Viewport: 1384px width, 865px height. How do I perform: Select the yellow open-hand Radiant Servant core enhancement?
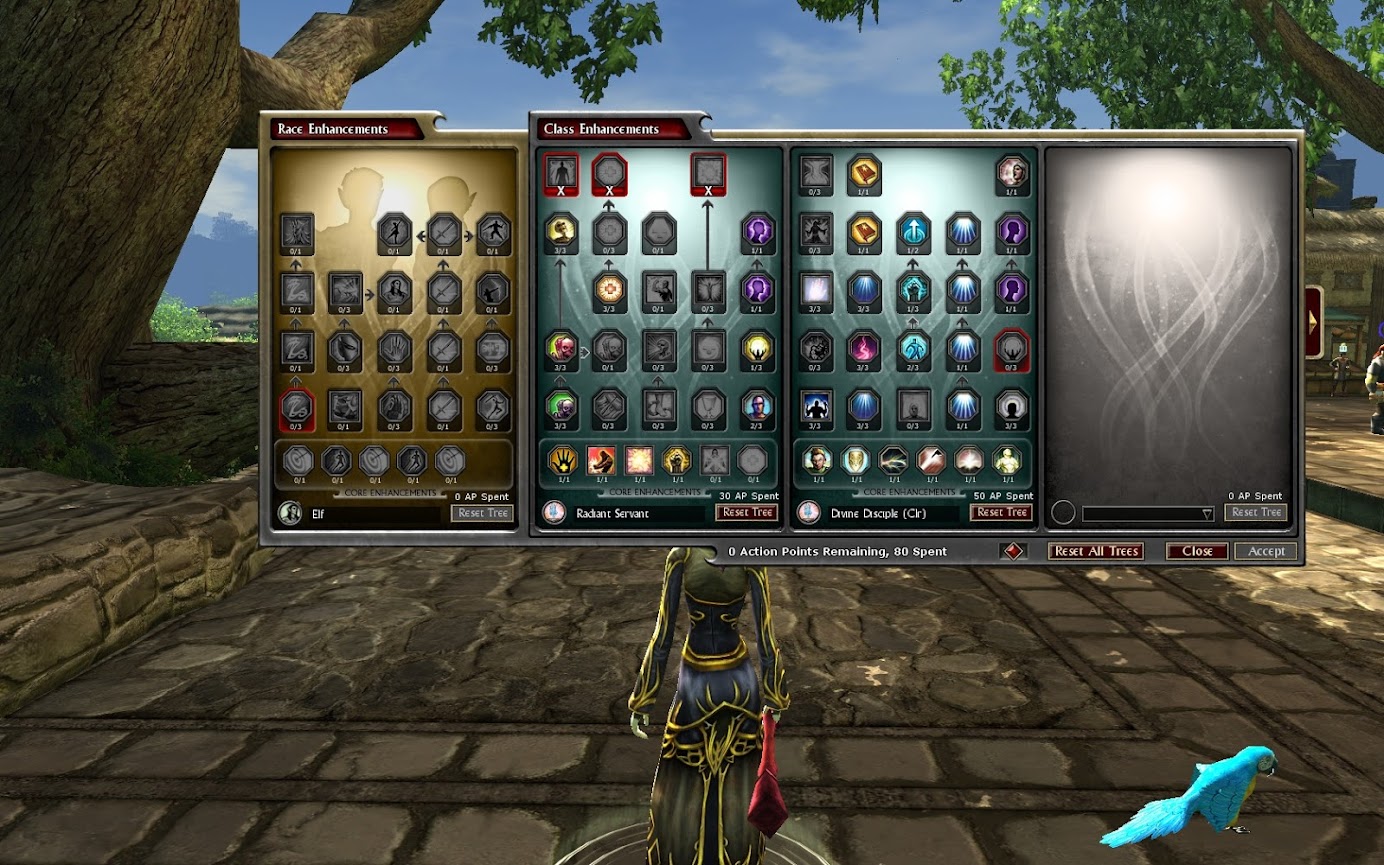(563, 460)
